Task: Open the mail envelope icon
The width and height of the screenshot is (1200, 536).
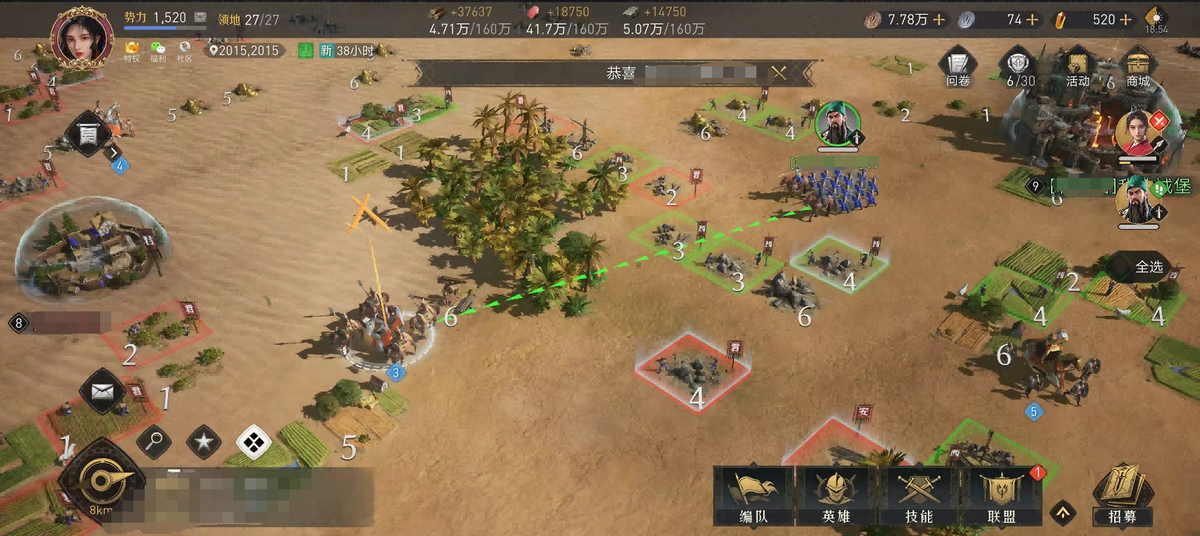Action: click(x=103, y=390)
